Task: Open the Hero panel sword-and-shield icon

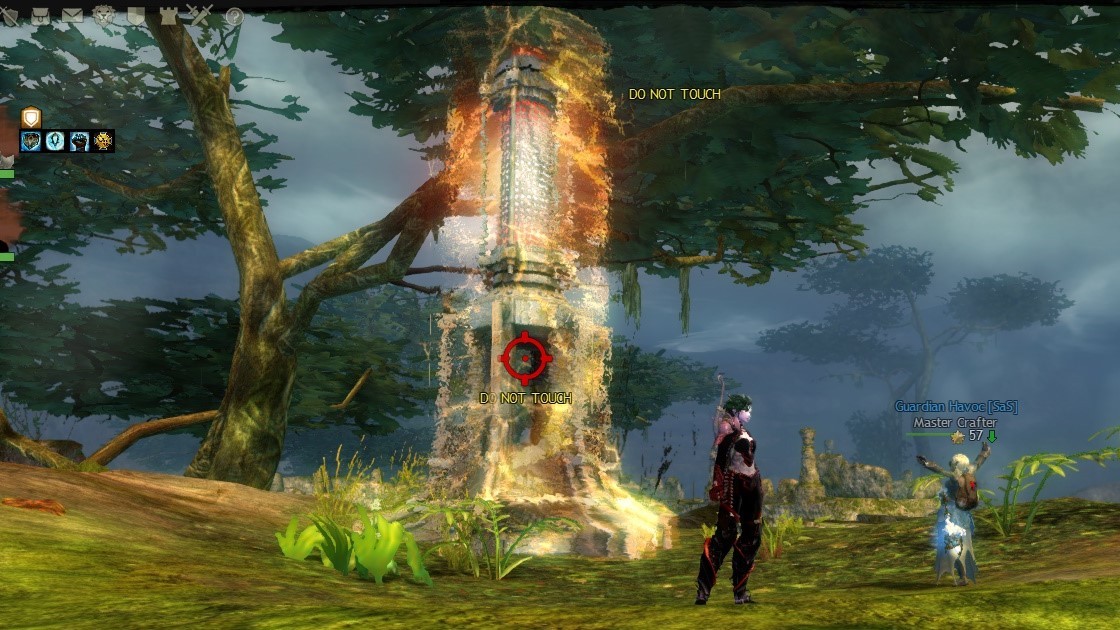Action: coord(10,15)
